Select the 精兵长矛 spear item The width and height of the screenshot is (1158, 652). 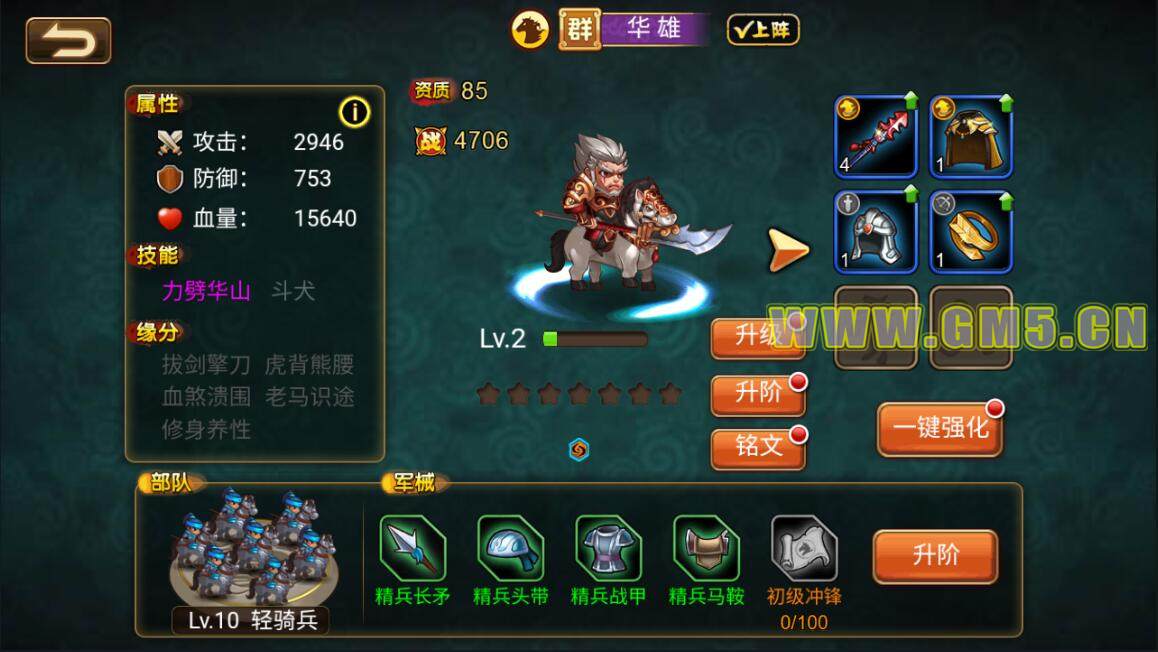pos(412,550)
